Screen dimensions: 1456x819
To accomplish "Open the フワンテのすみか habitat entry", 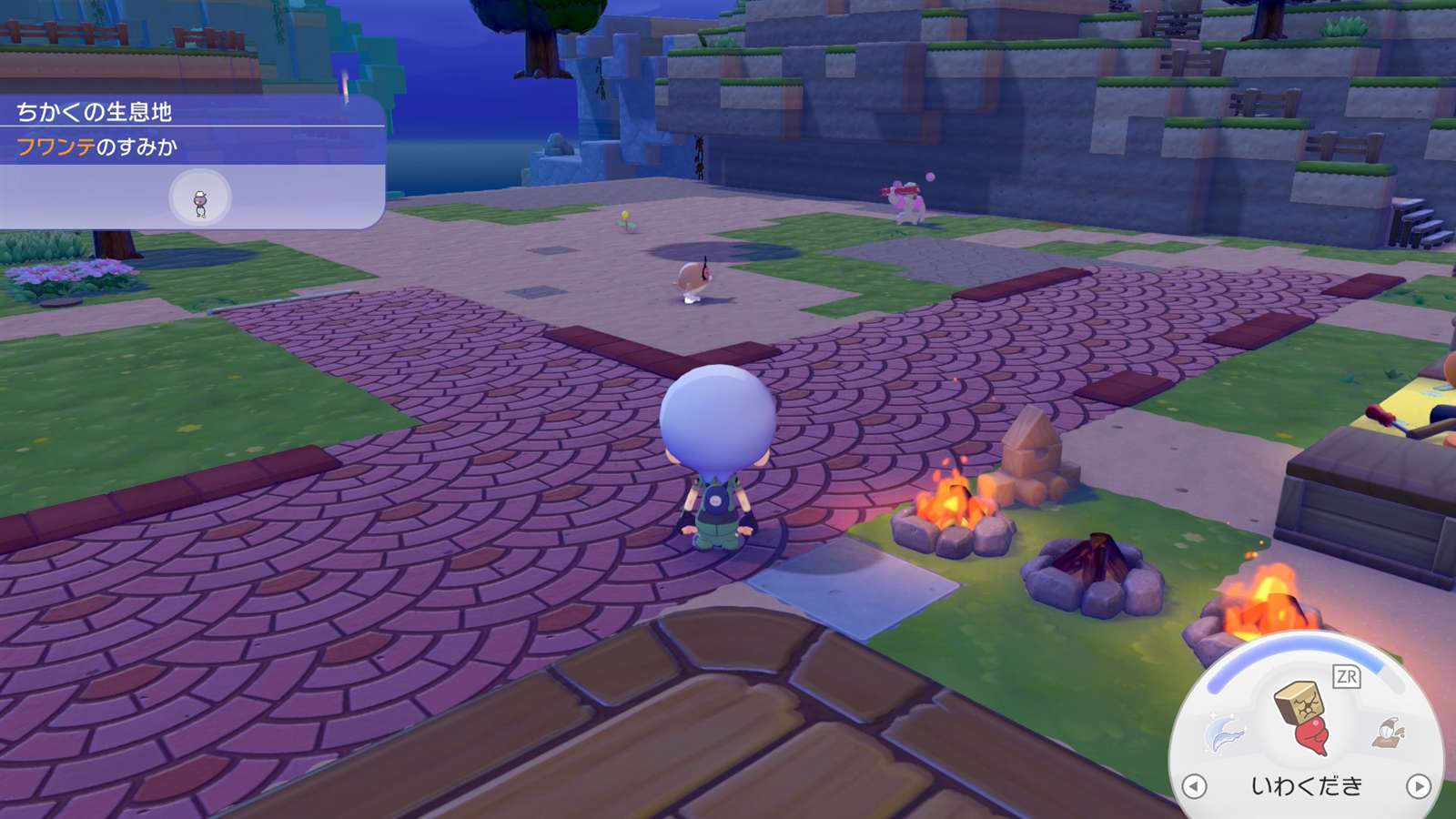I will point(97,147).
